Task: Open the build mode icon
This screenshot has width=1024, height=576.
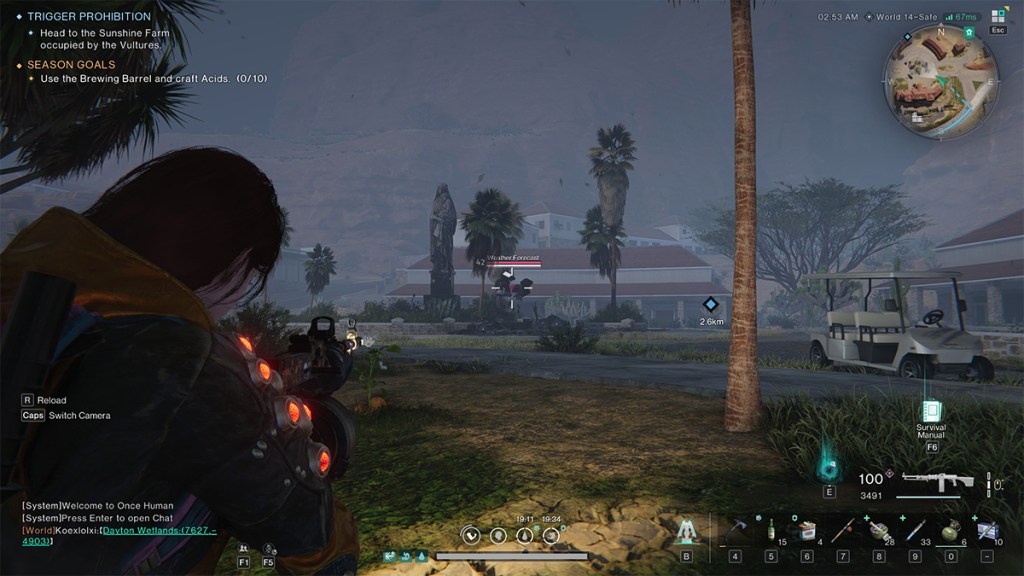Action: (686, 531)
